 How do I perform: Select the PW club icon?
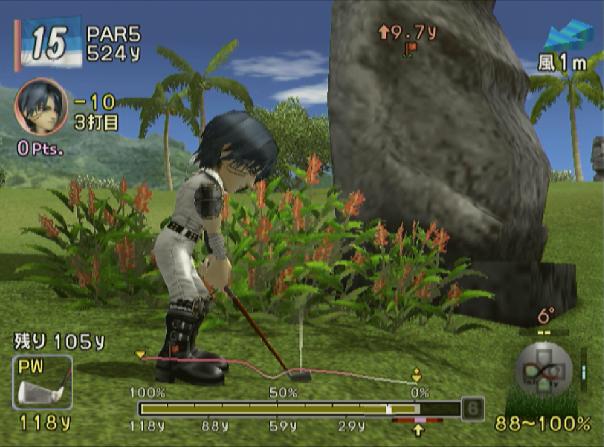[x=41, y=383]
